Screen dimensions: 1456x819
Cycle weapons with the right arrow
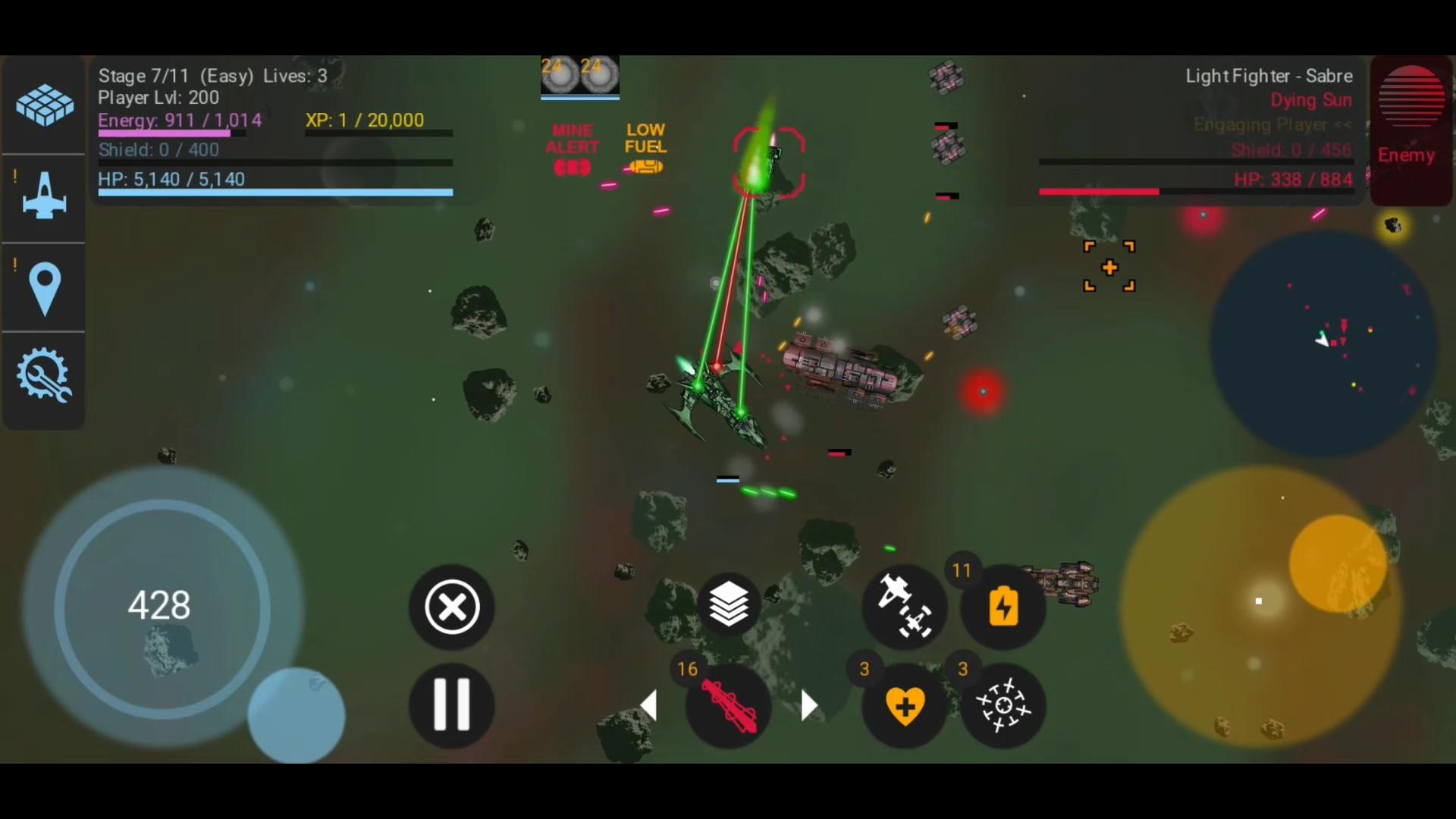pos(808,705)
